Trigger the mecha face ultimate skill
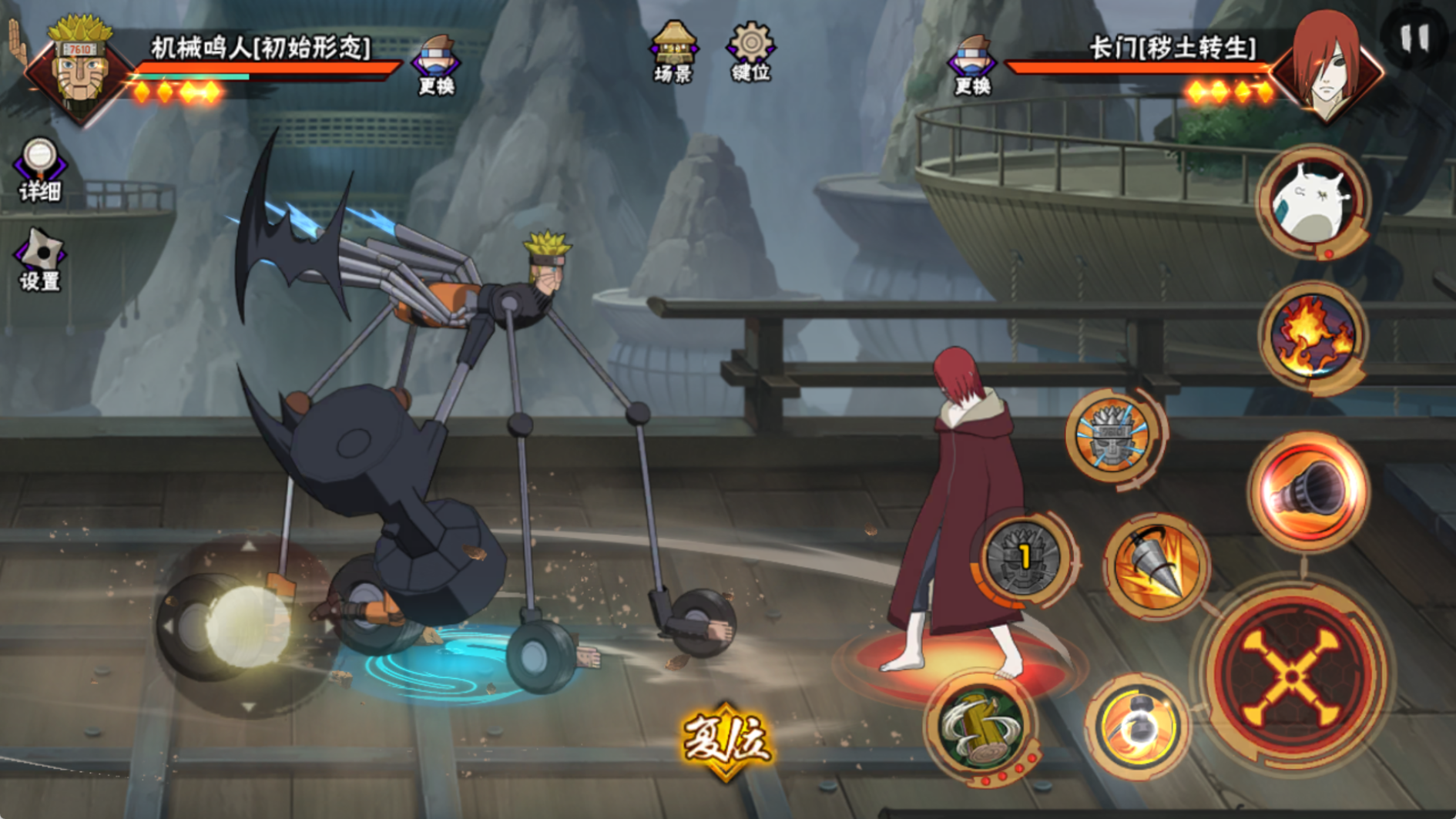1456x819 pixels. click(x=1114, y=438)
